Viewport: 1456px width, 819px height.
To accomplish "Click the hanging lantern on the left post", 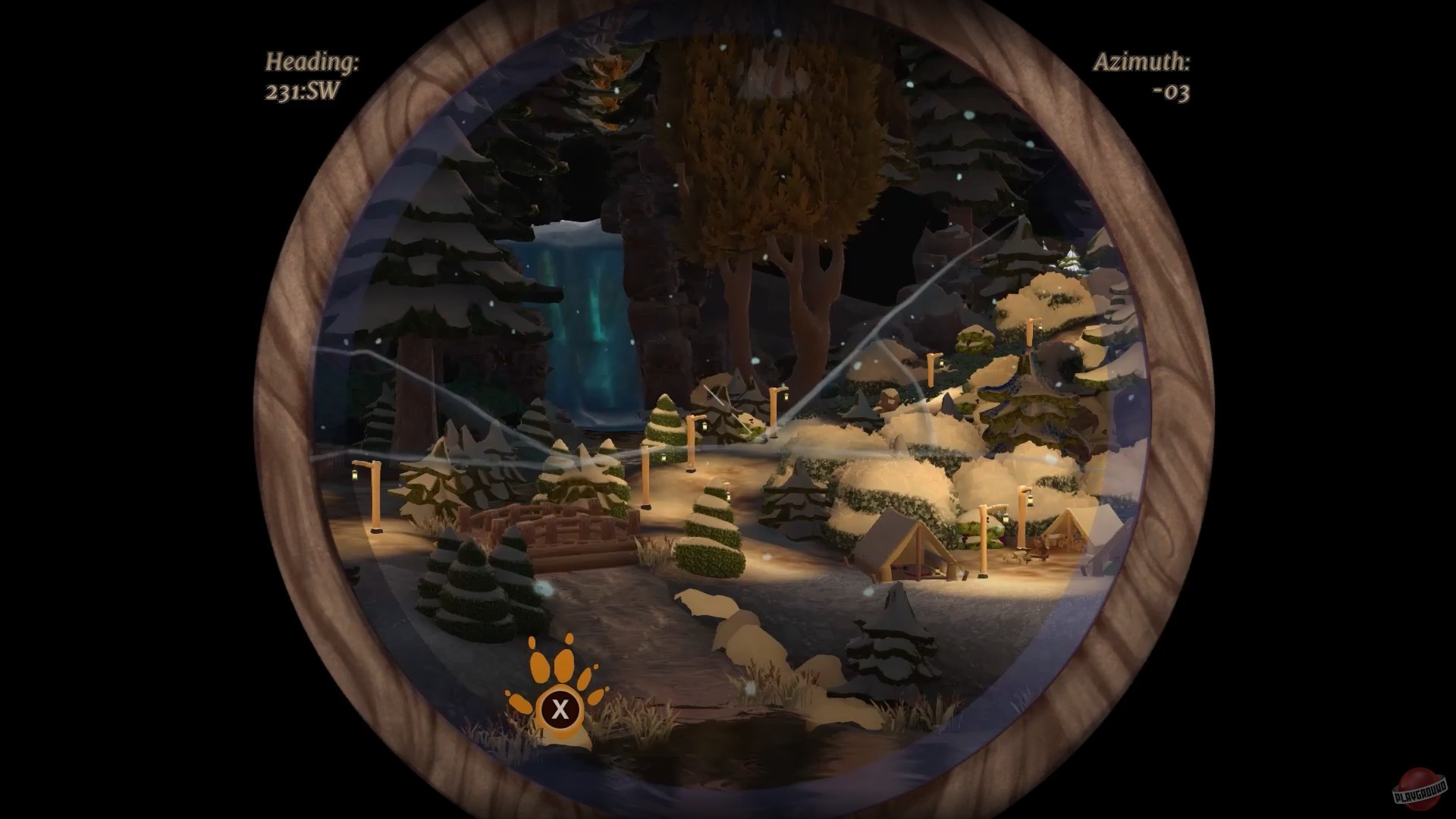I will pos(355,475).
